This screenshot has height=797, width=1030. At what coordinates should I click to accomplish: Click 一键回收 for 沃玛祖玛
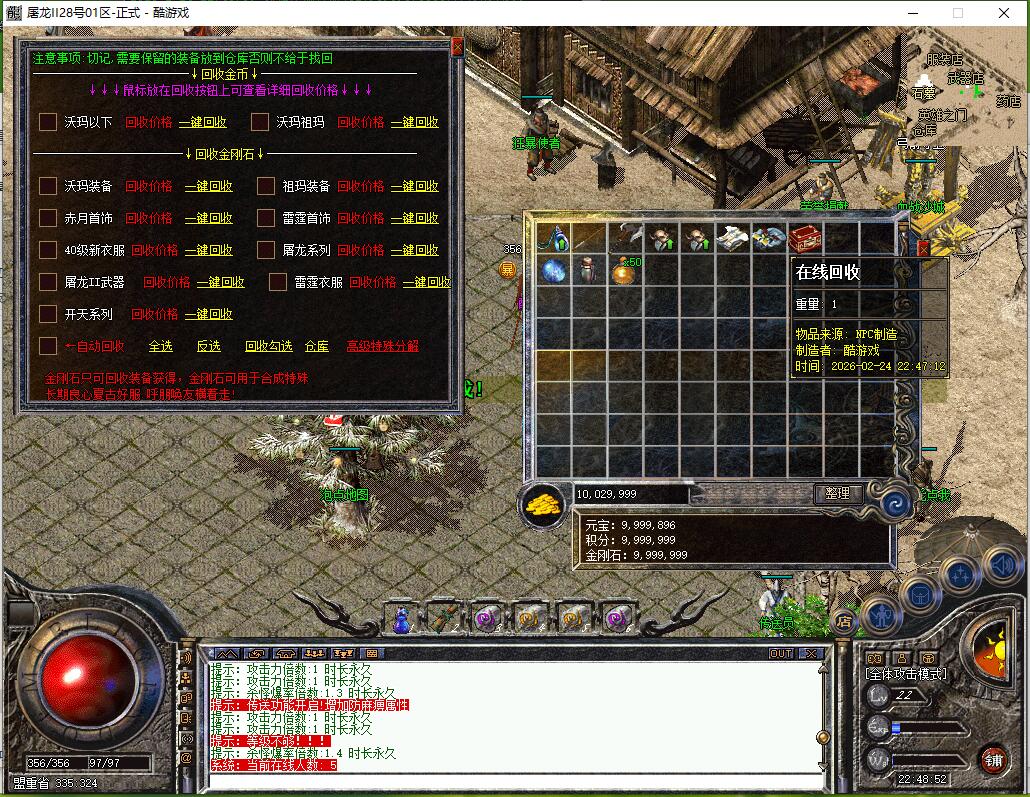coord(414,122)
